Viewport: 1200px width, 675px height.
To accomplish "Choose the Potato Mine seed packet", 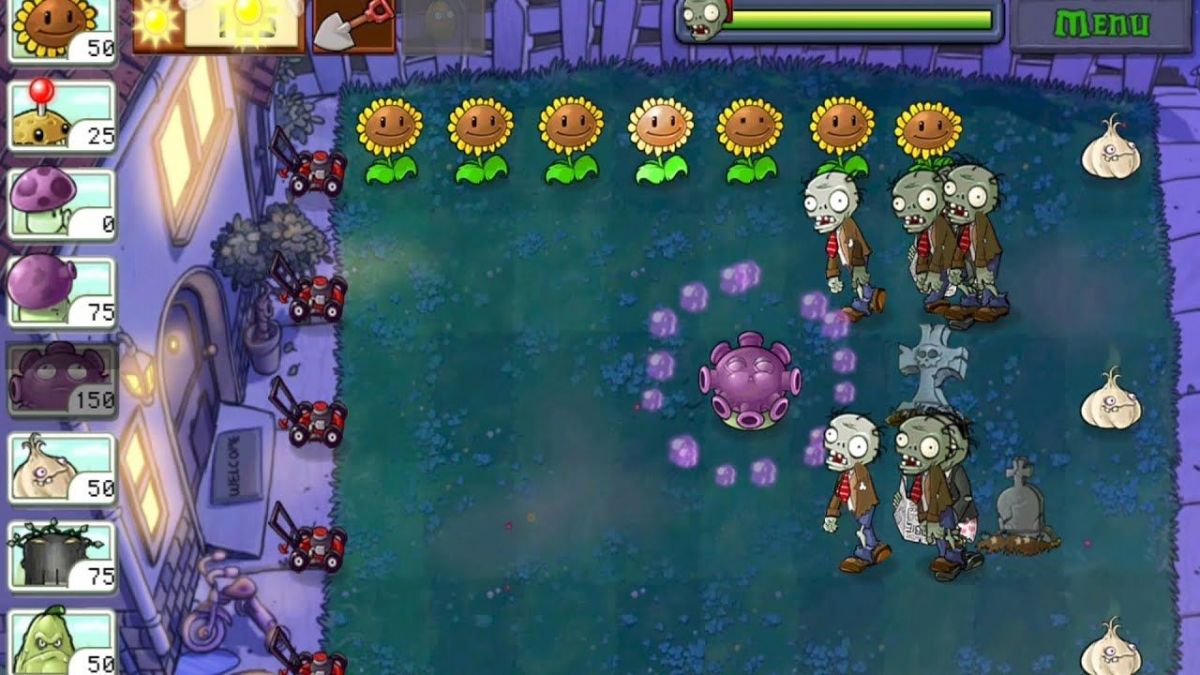I will pos(62,116).
